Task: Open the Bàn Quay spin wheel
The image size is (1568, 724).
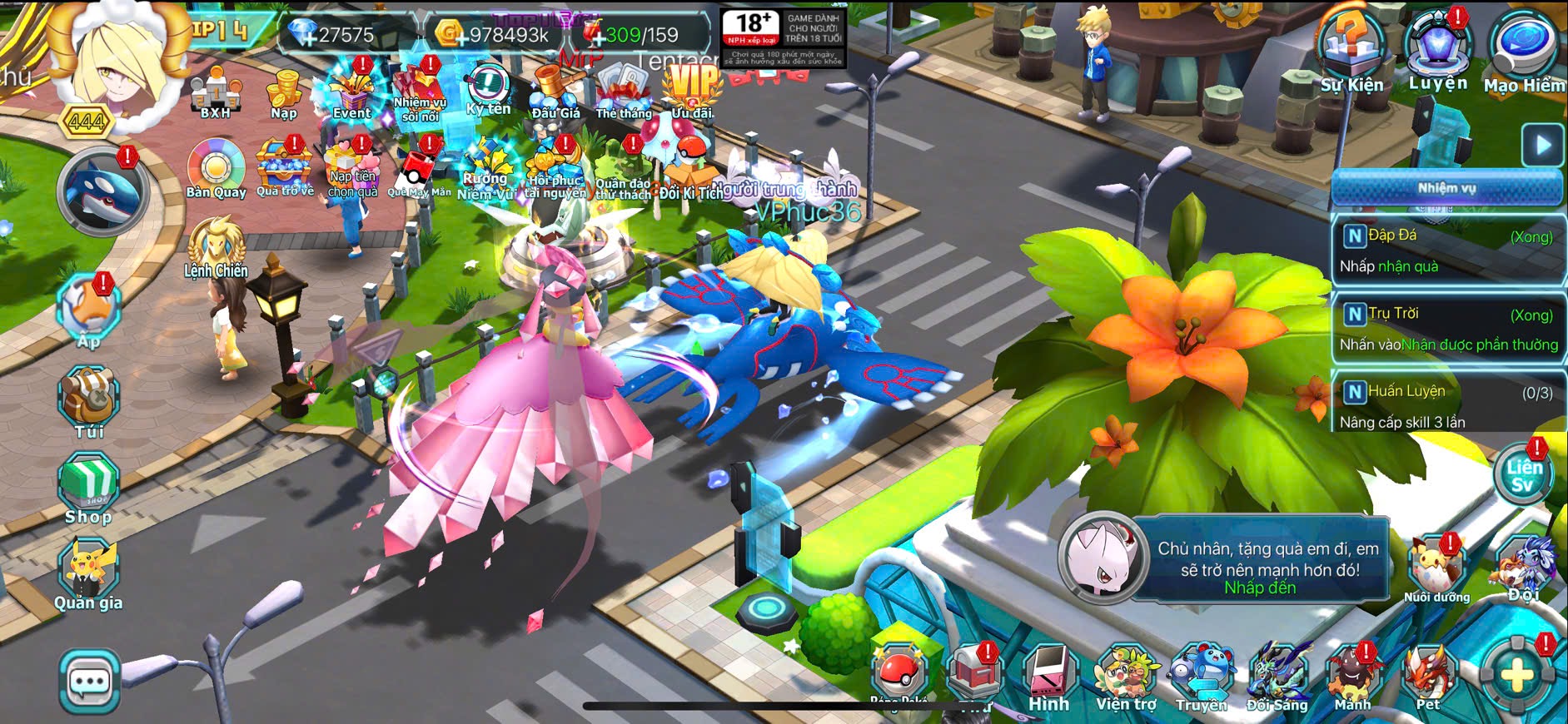Action: click(x=216, y=169)
